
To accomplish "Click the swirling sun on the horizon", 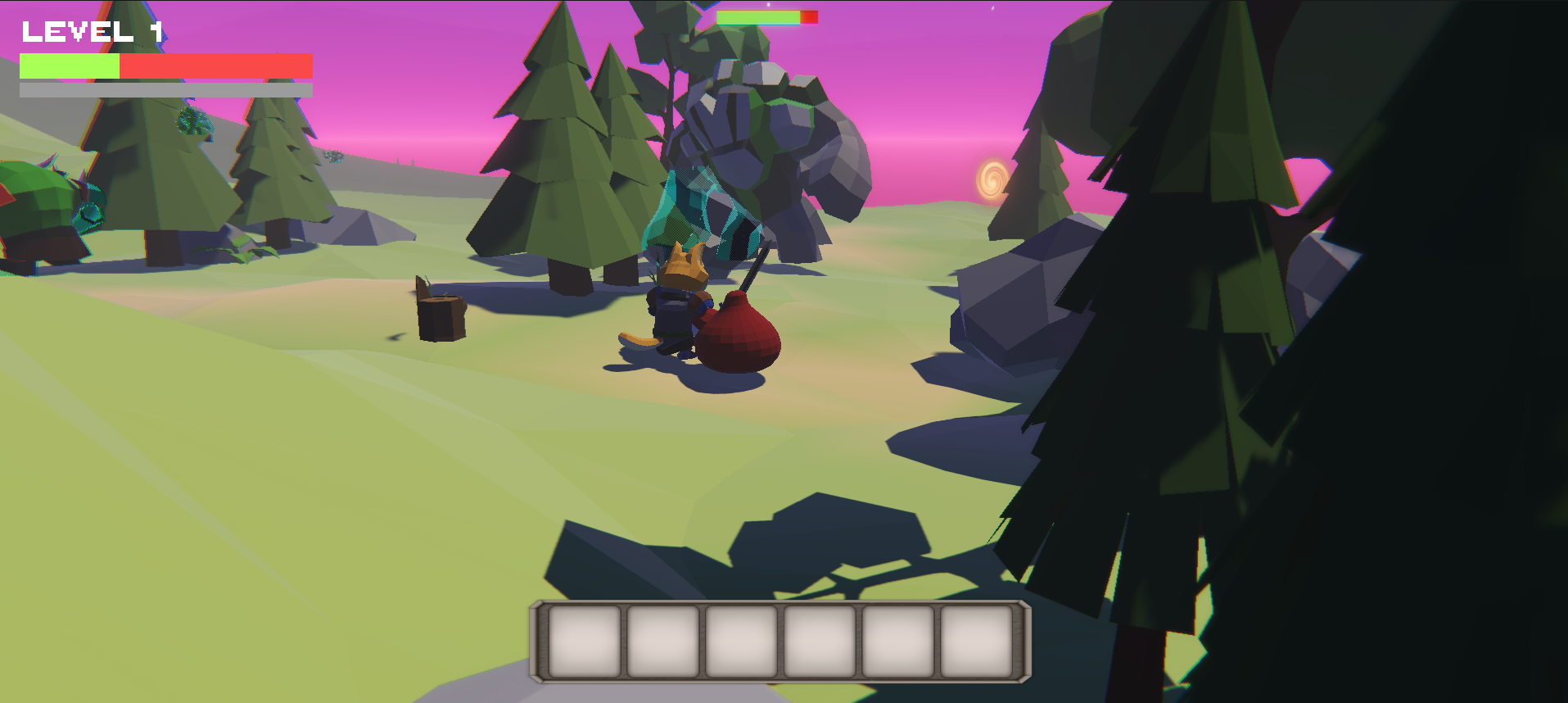I will pos(991,179).
